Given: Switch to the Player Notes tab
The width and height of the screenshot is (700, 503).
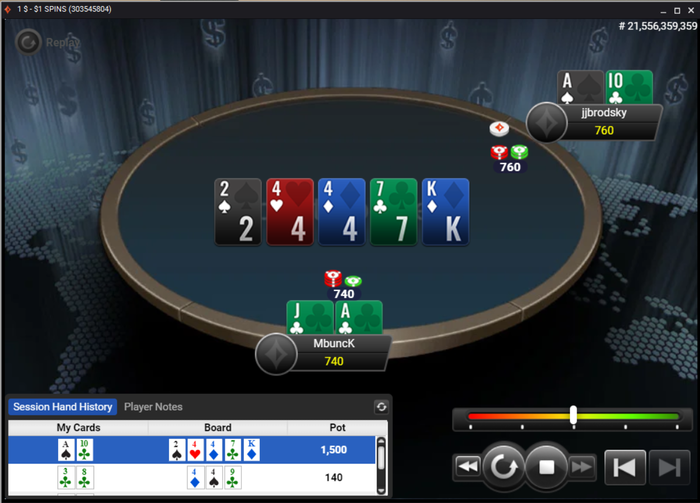Looking at the screenshot, I should coord(153,407).
